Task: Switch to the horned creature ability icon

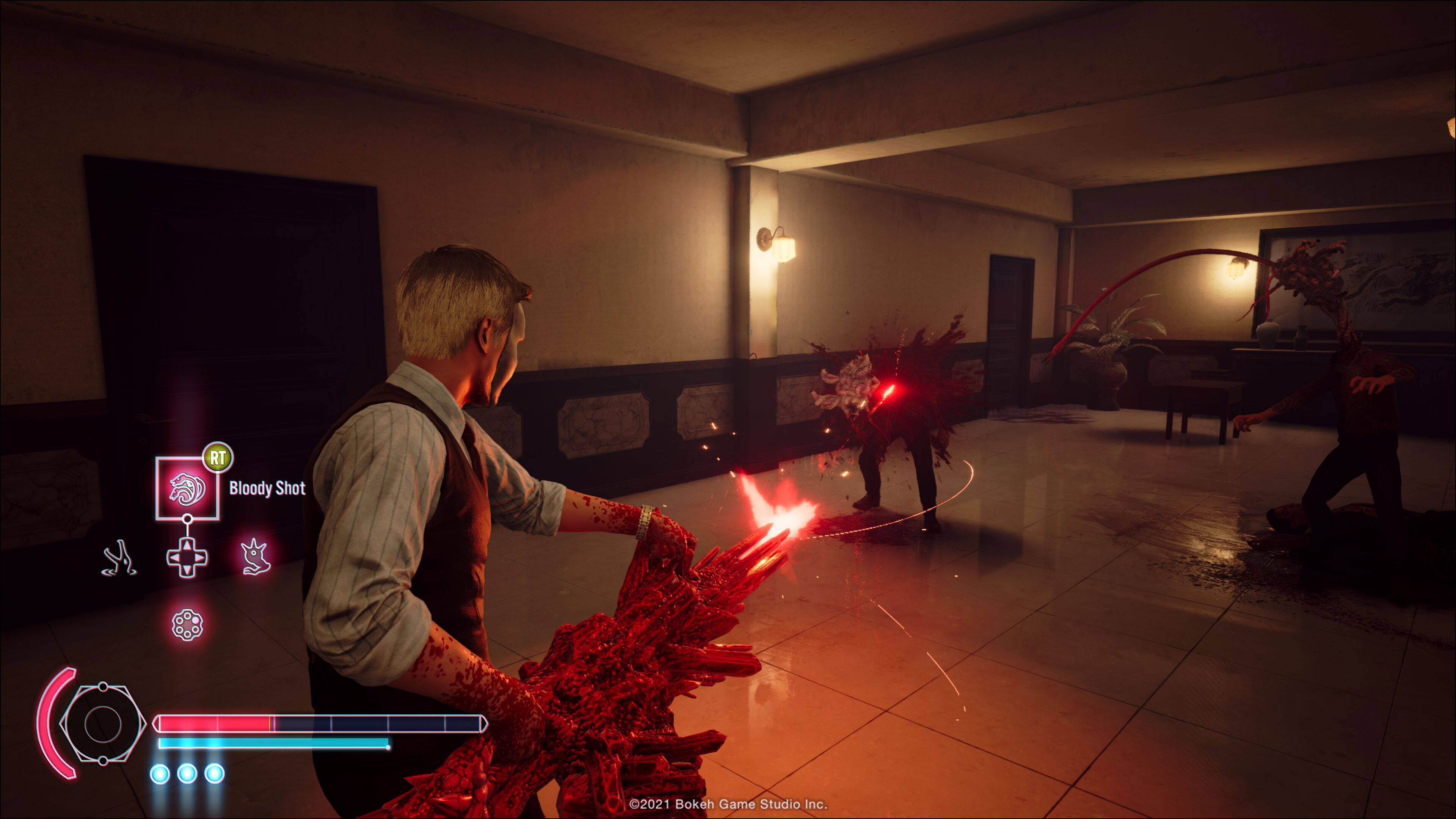Action: coord(256,557)
